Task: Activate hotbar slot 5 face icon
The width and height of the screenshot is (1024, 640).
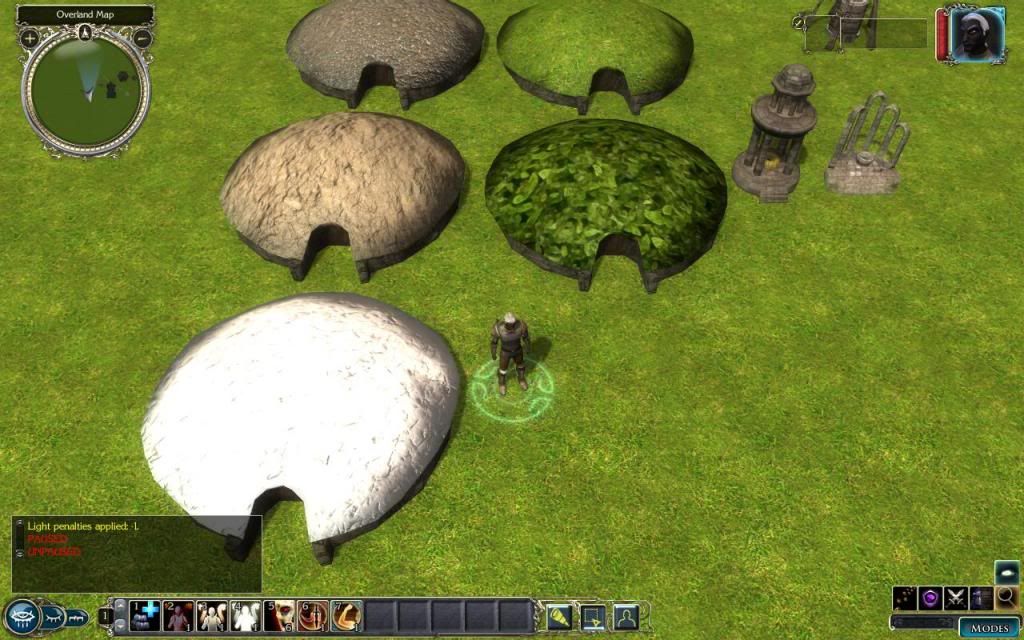Action: click(x=280, y=616)
